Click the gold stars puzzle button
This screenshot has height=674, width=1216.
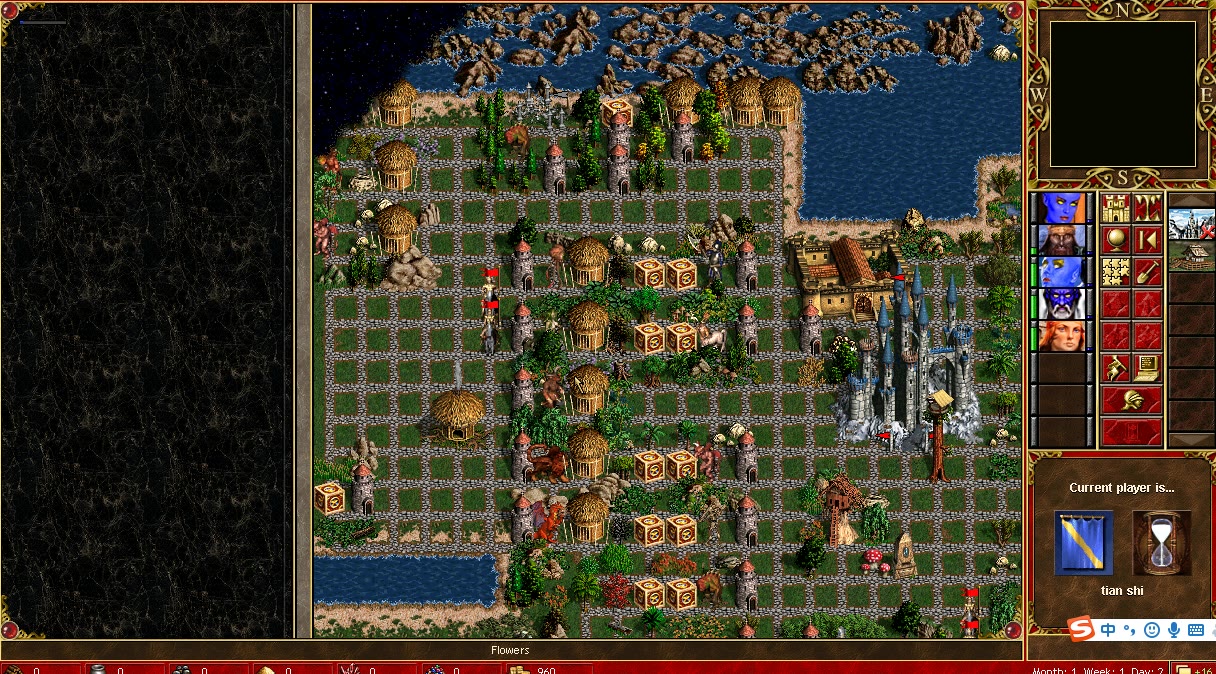1116,271
